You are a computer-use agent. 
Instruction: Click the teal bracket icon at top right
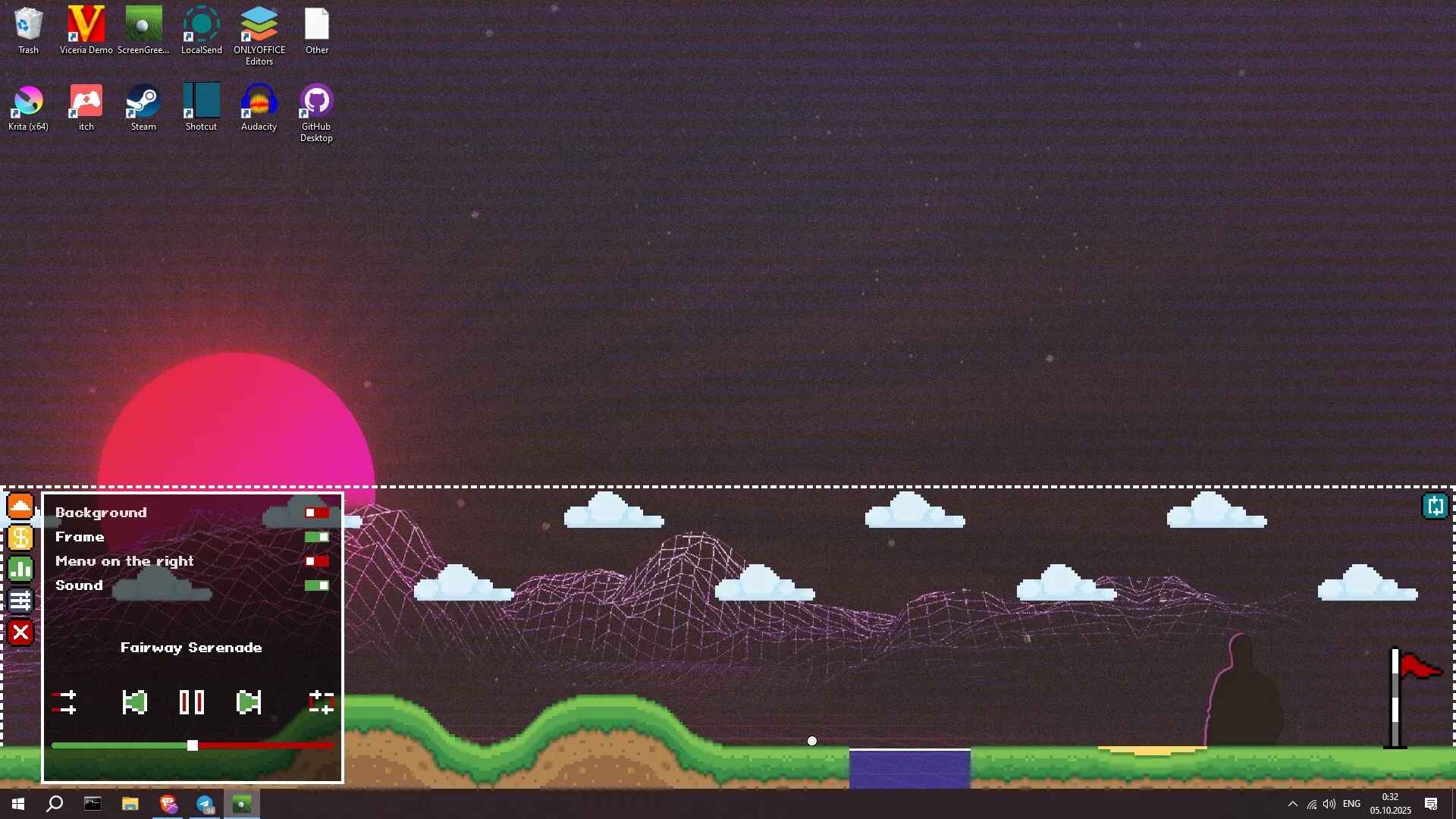(x=1436, y=506)
